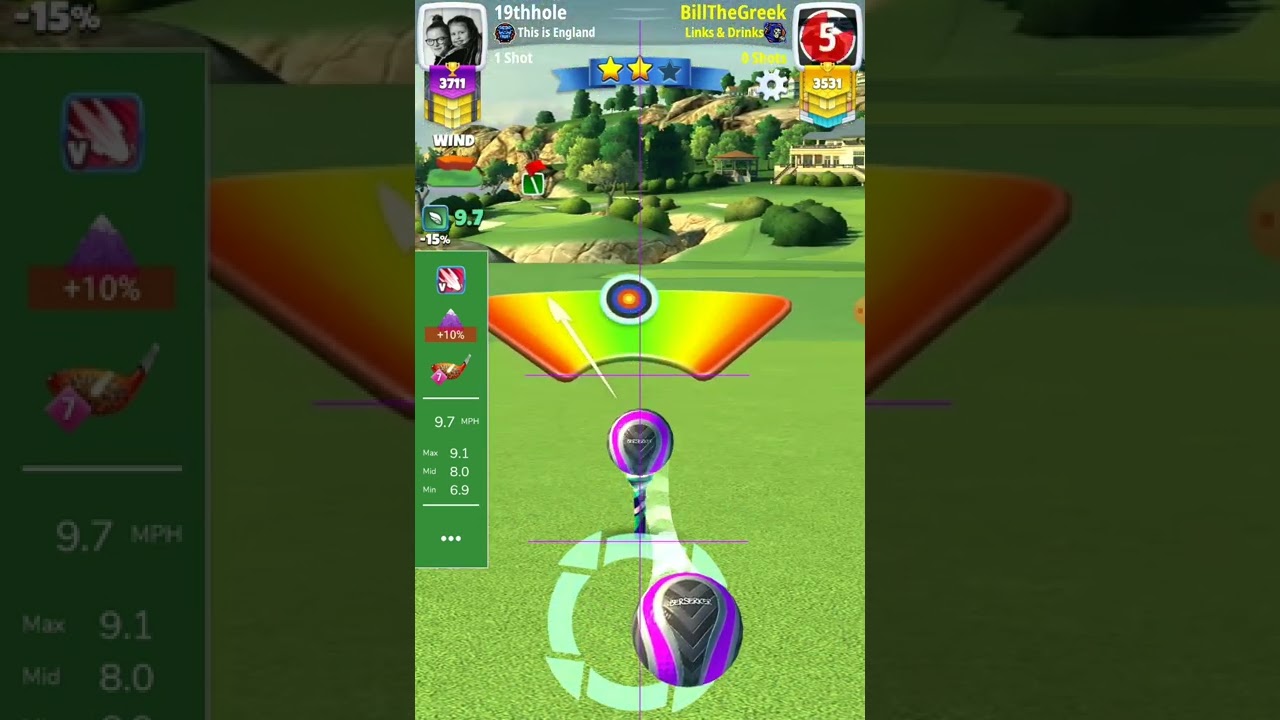Select the bullseye target marker

(629, 298)
